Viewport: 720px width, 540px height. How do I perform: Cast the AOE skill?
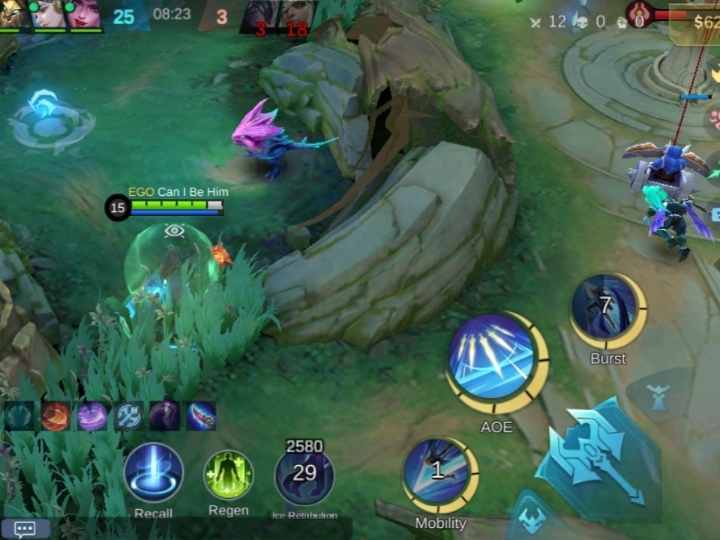497,360
